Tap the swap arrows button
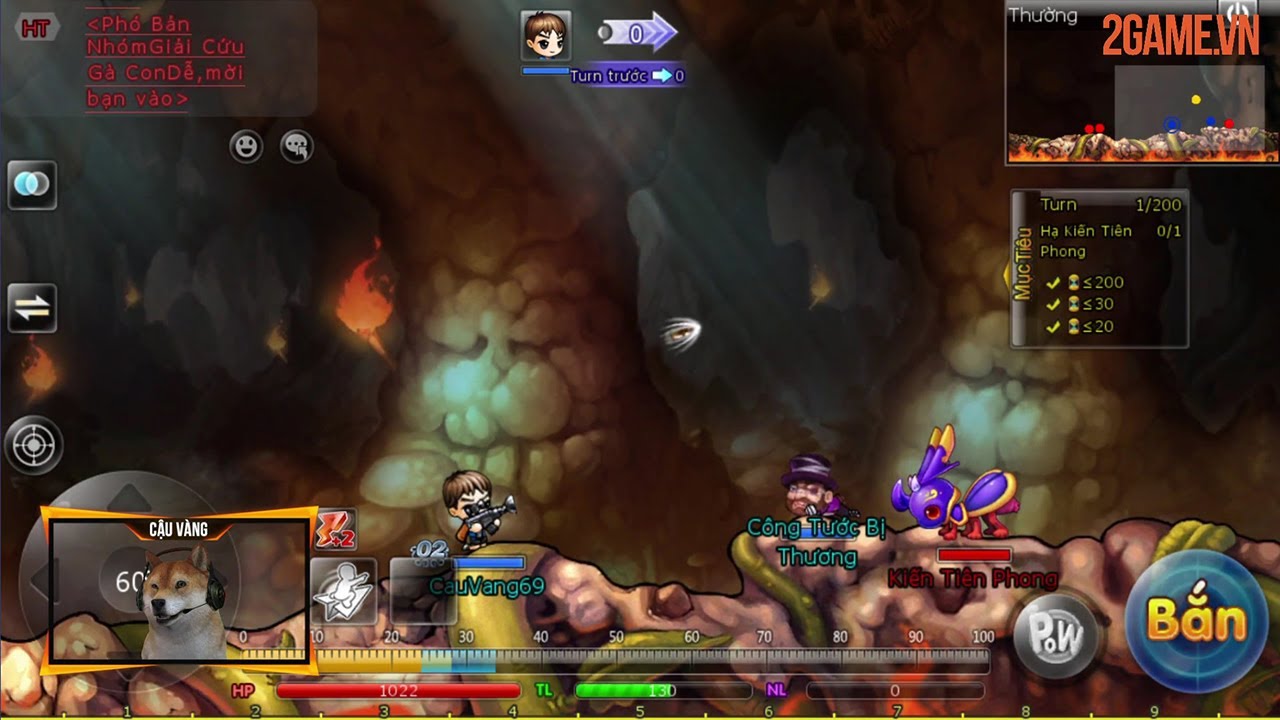The width and height of the screenshot is (1280, 720). click(32, 308)
